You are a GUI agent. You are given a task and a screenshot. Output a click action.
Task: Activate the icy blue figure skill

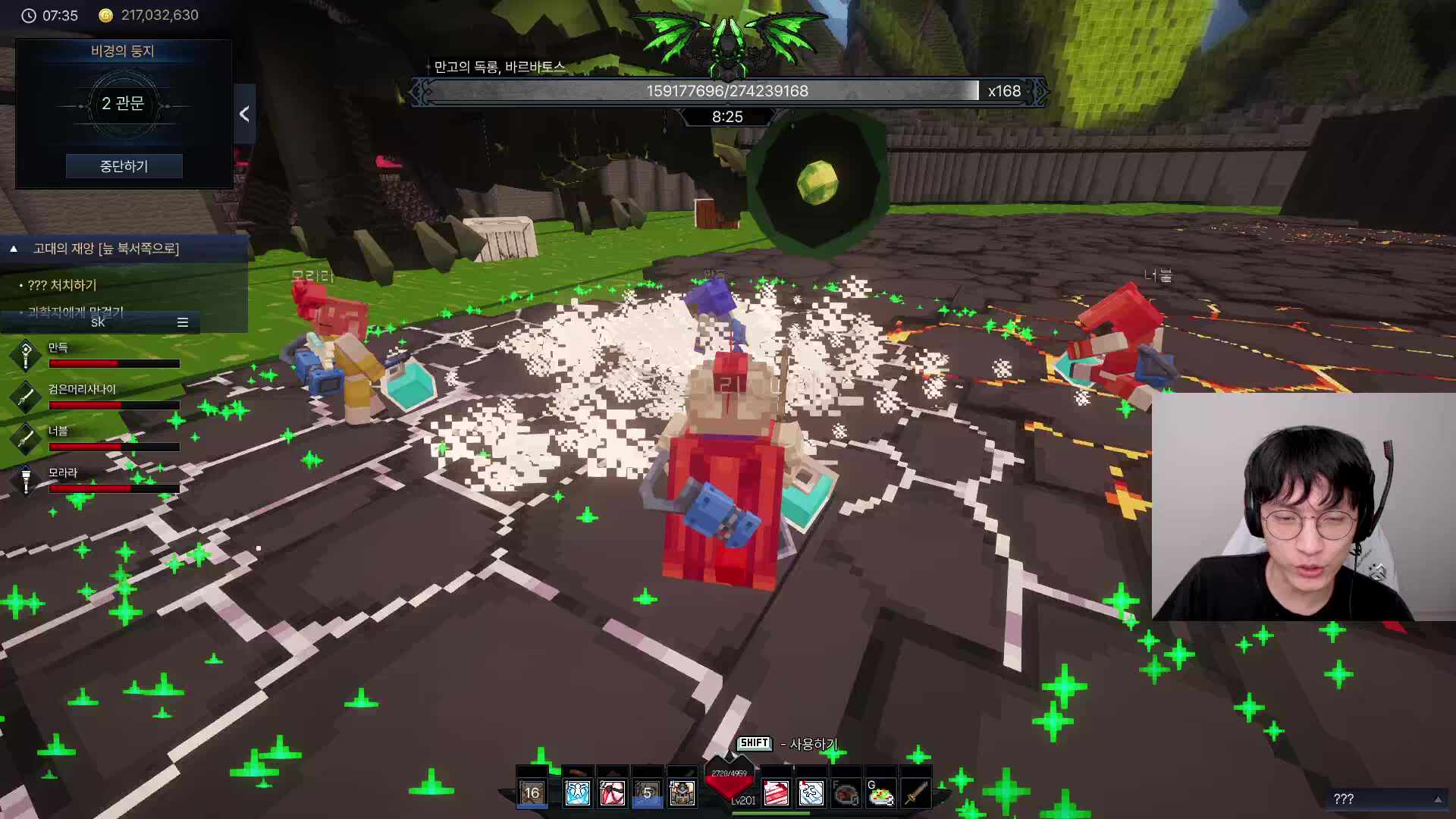pos(577,793)
